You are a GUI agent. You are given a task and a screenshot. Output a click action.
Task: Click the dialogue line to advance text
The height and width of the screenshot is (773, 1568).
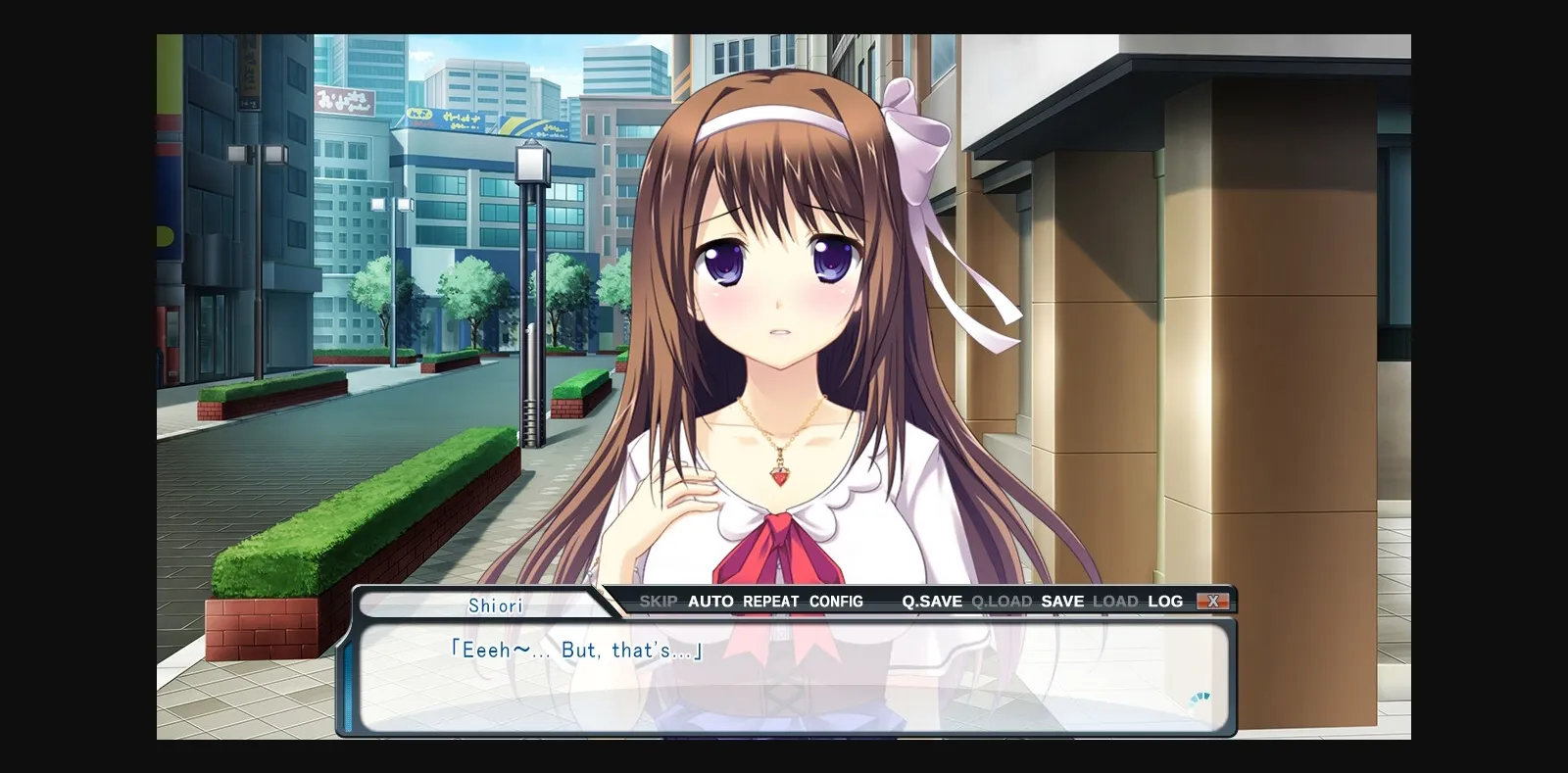(578, 651)
